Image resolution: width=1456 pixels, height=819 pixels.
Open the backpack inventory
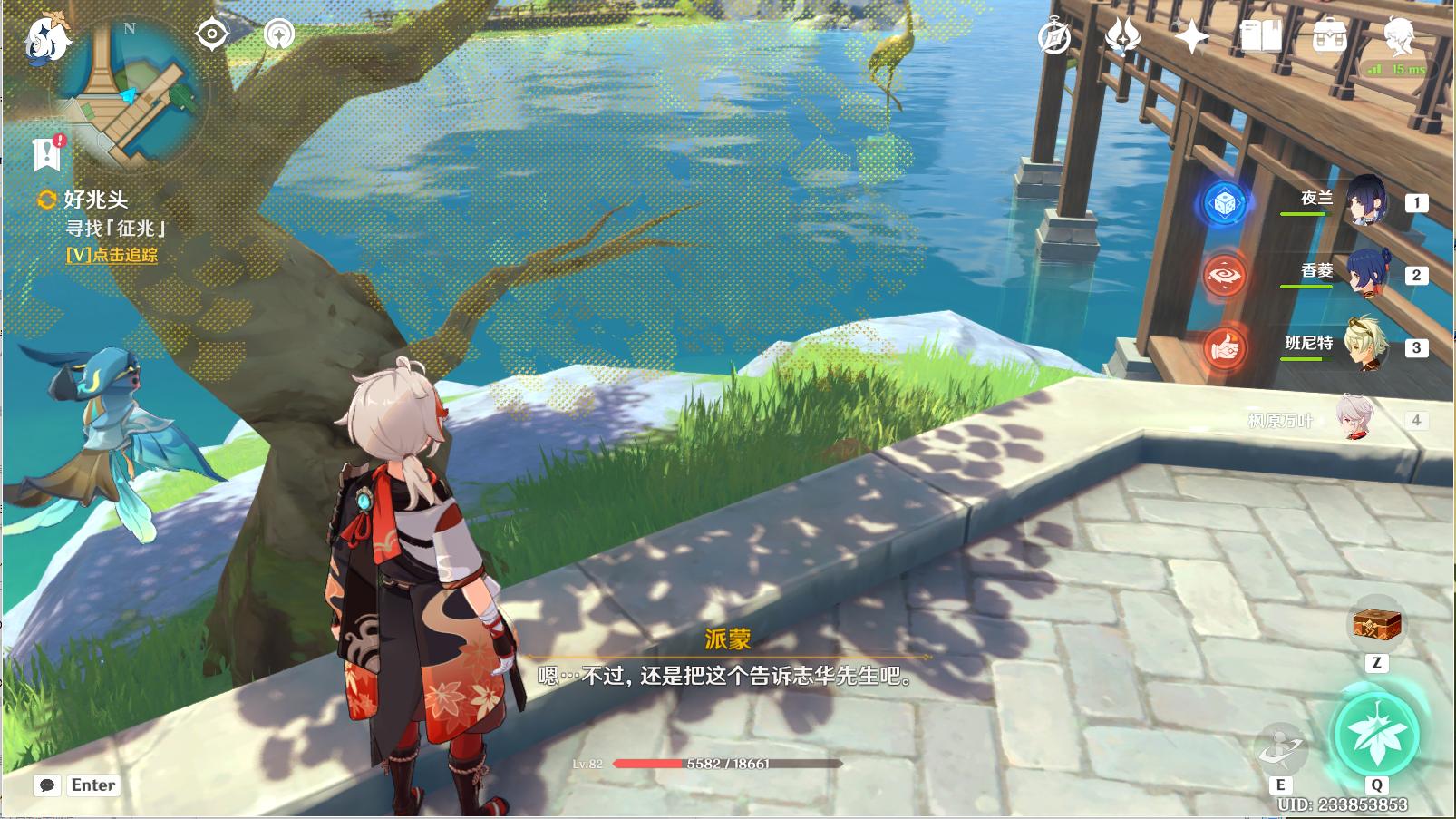pos(1329,37)
